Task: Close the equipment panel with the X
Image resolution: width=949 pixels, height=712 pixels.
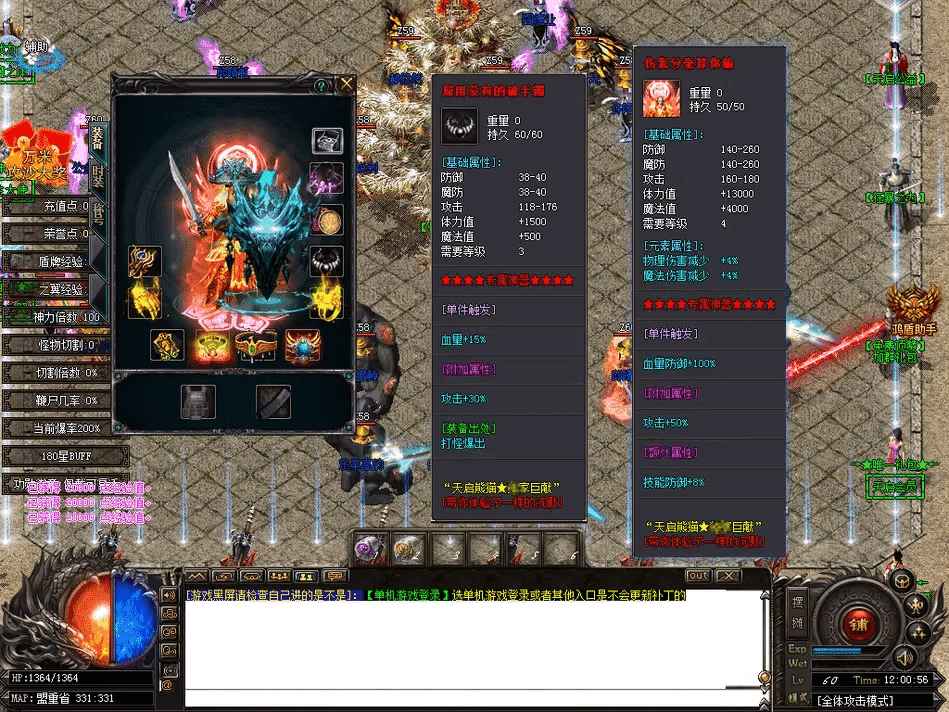Action: click(346, 85)
